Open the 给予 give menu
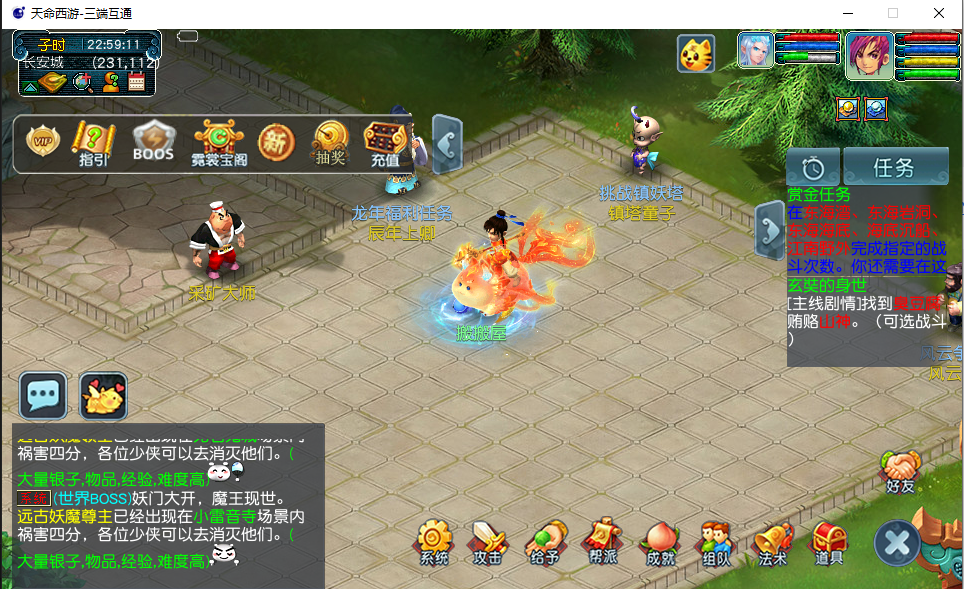This screenshot has width=964, height=589. tap(545, 541)
